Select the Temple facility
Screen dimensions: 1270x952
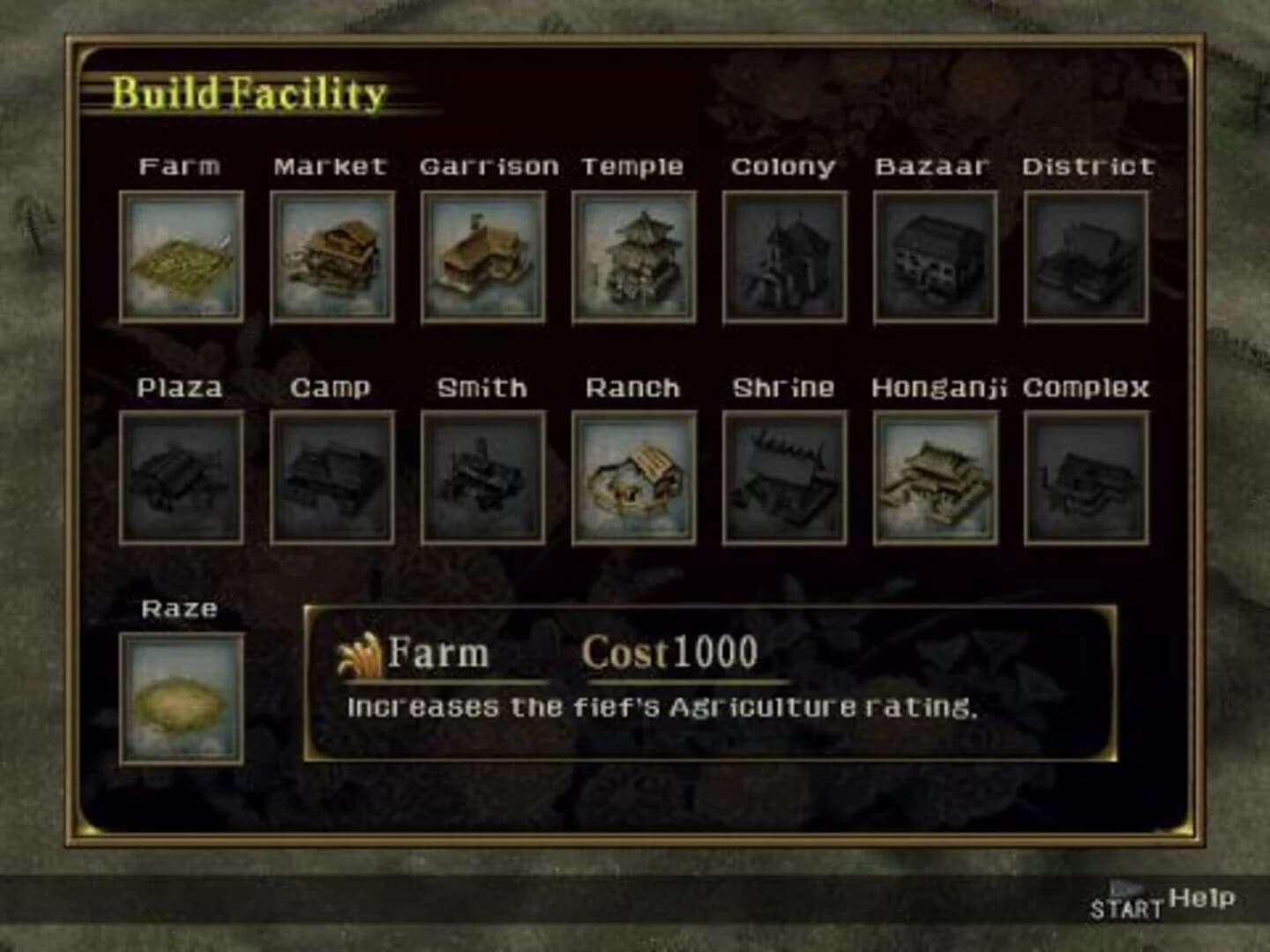coord(633,257)
